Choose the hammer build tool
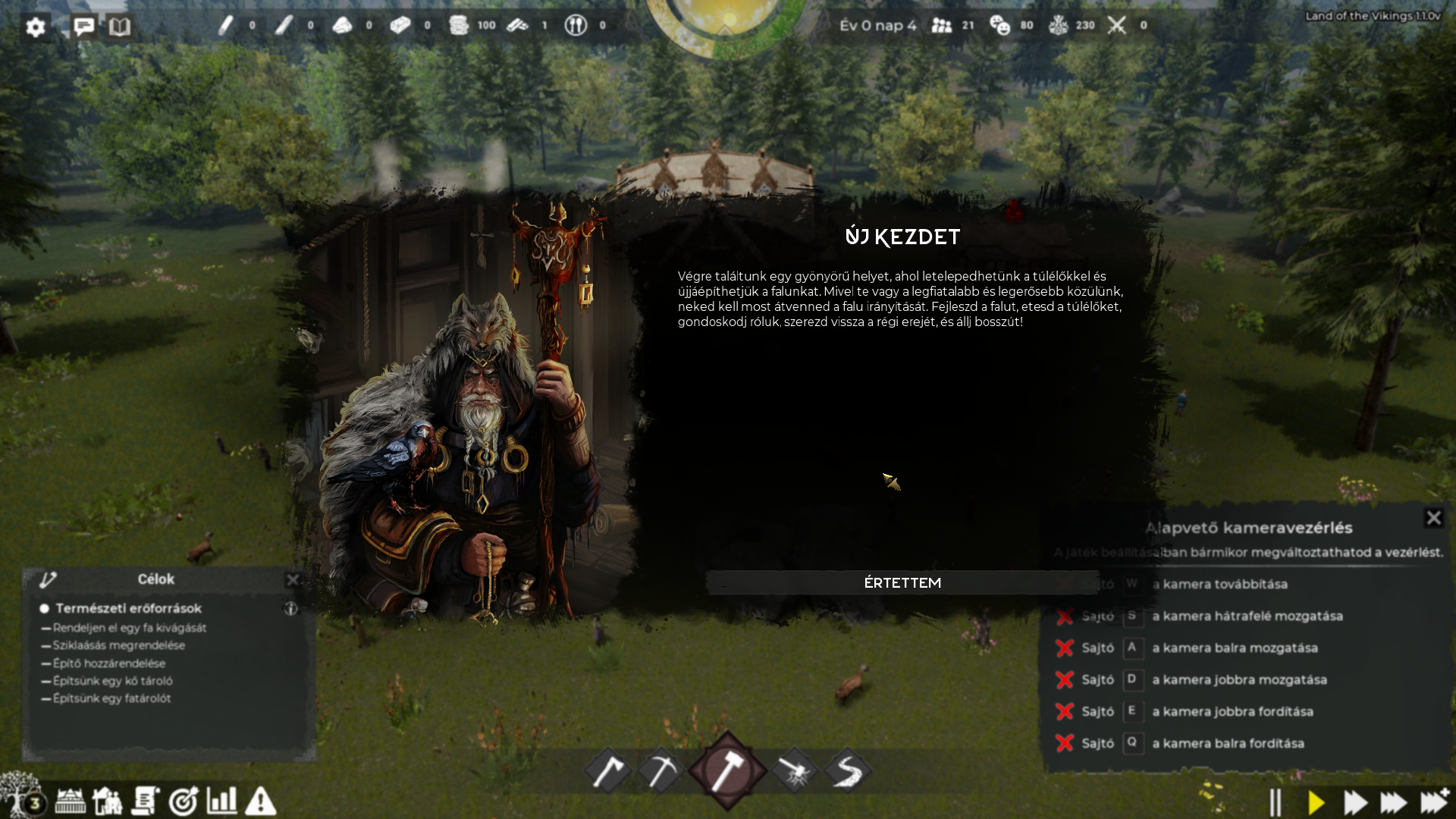The height and width of the screenshot is (819, 1456). pos(727,770)
